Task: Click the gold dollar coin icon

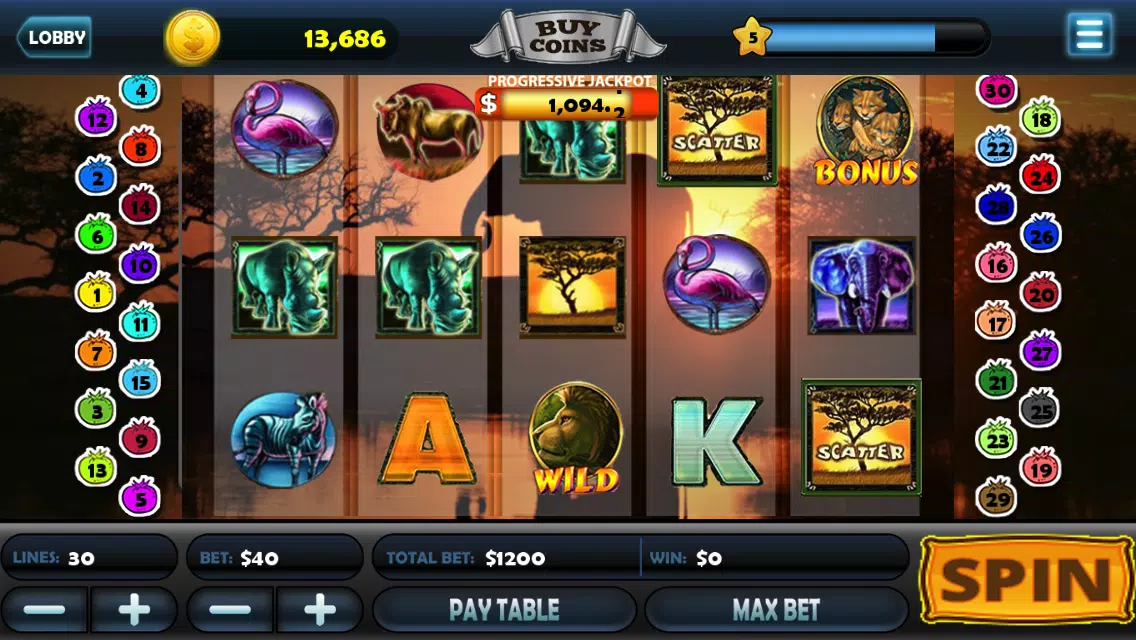Action: 192,38
